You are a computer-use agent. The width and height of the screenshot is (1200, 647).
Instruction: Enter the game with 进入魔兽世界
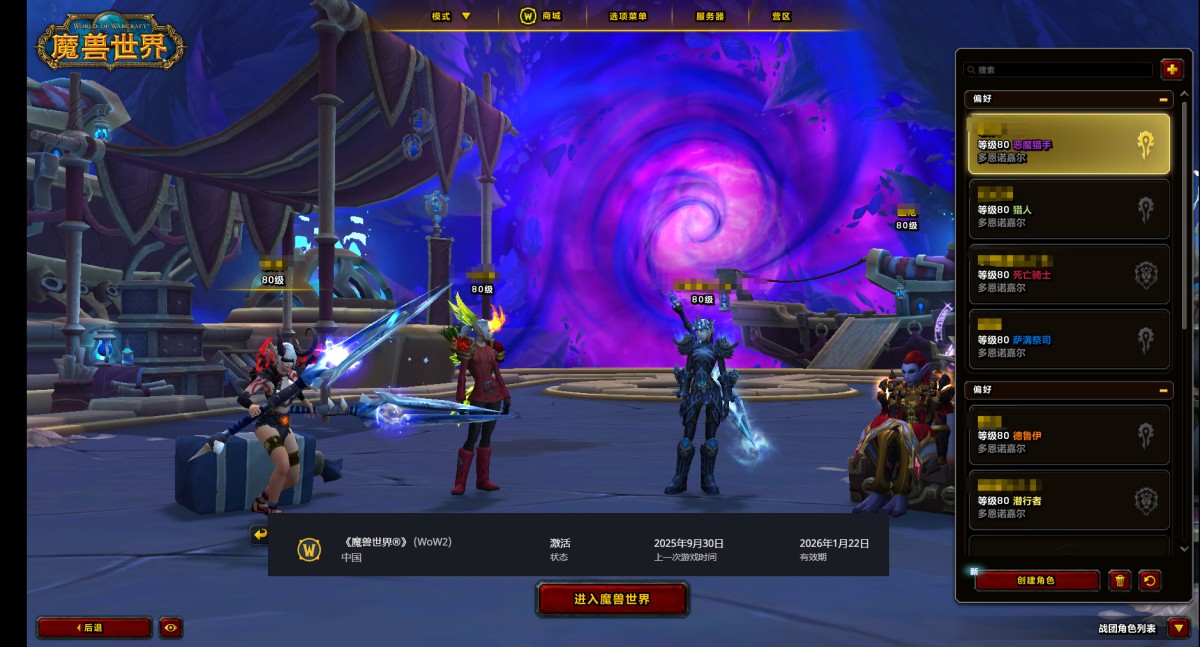[x=612, y=599]
